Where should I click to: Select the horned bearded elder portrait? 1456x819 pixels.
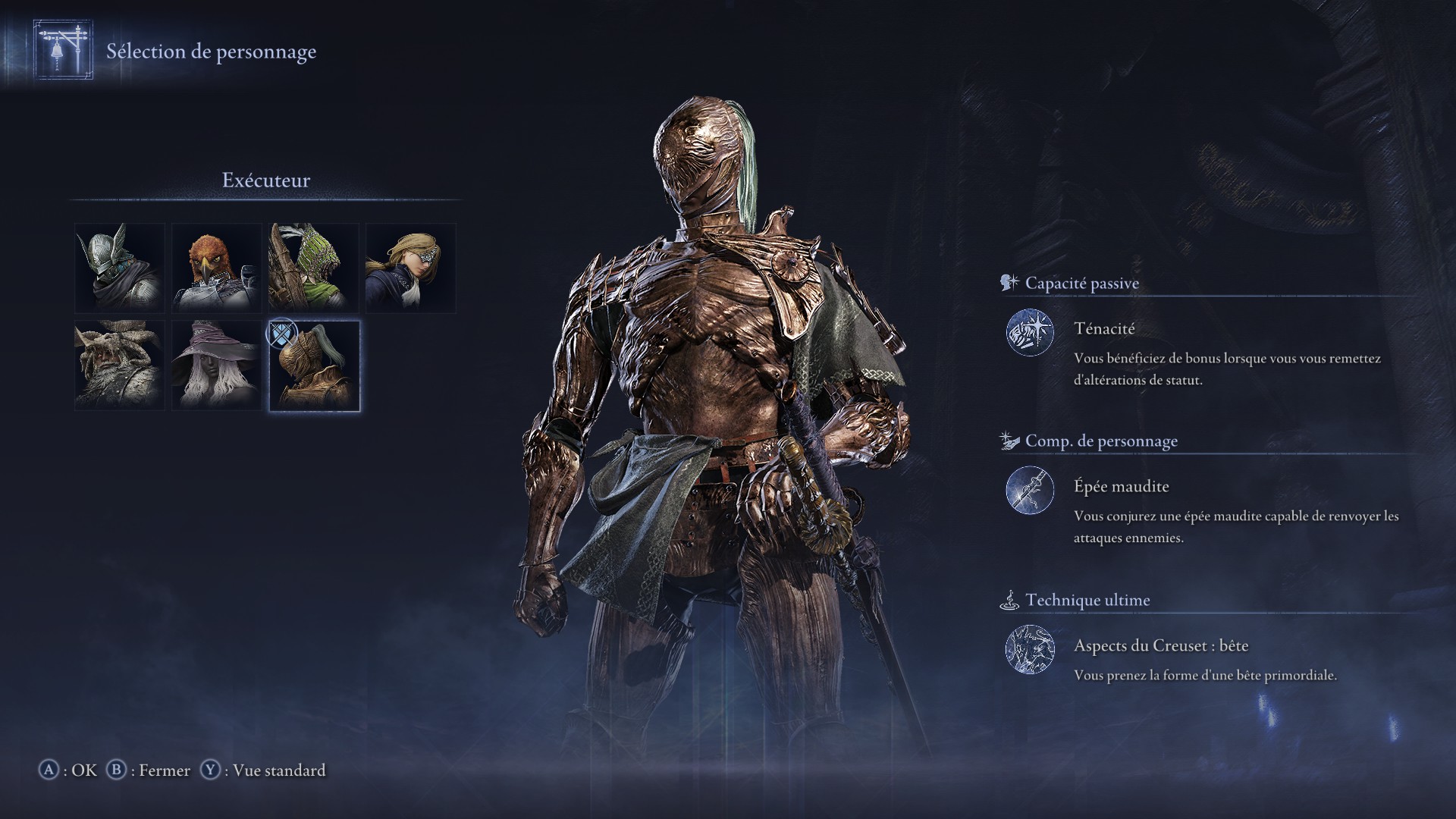click(x=118, y=366)
